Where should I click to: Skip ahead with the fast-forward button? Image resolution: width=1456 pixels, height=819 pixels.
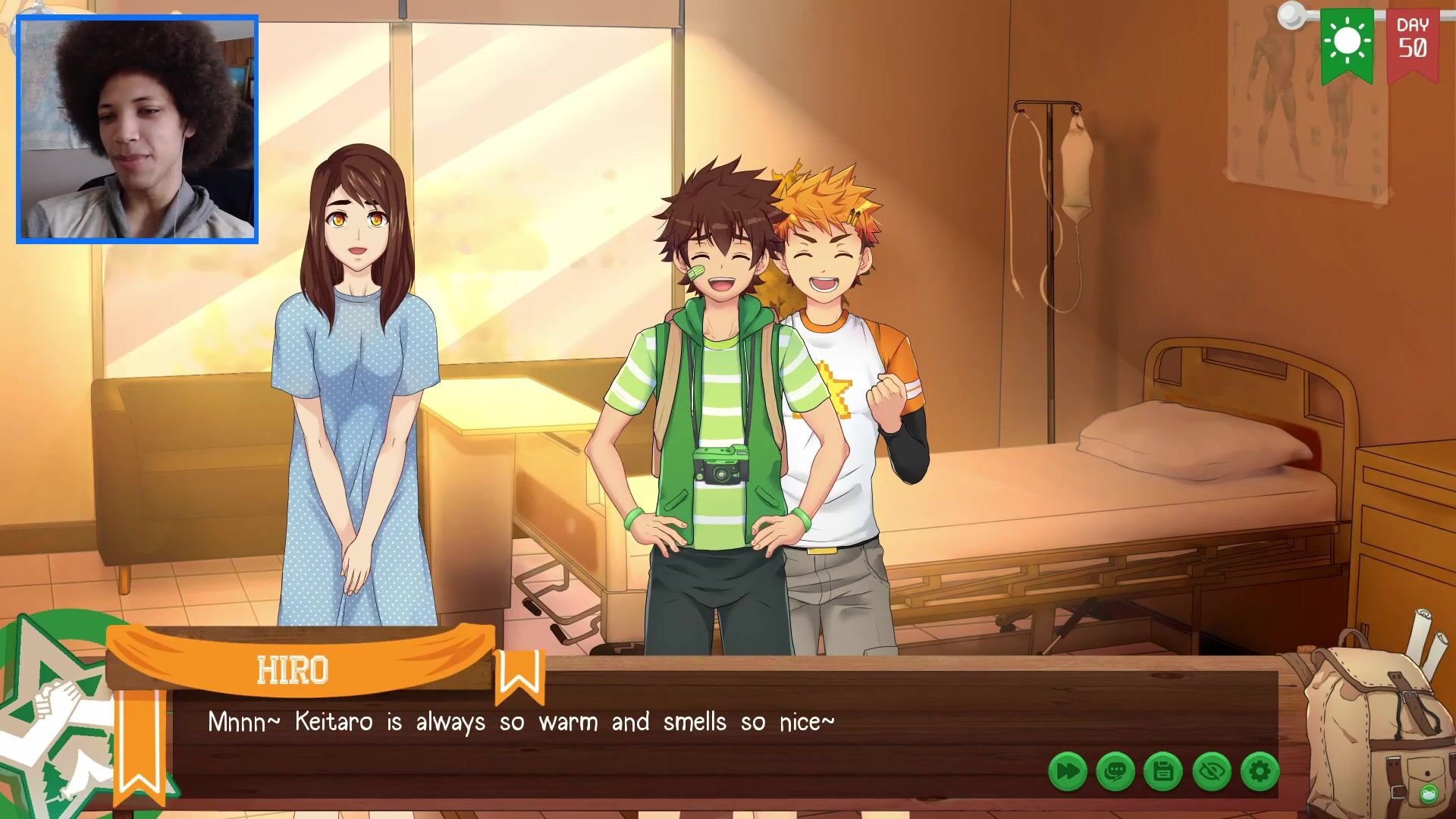point(1068,772)
